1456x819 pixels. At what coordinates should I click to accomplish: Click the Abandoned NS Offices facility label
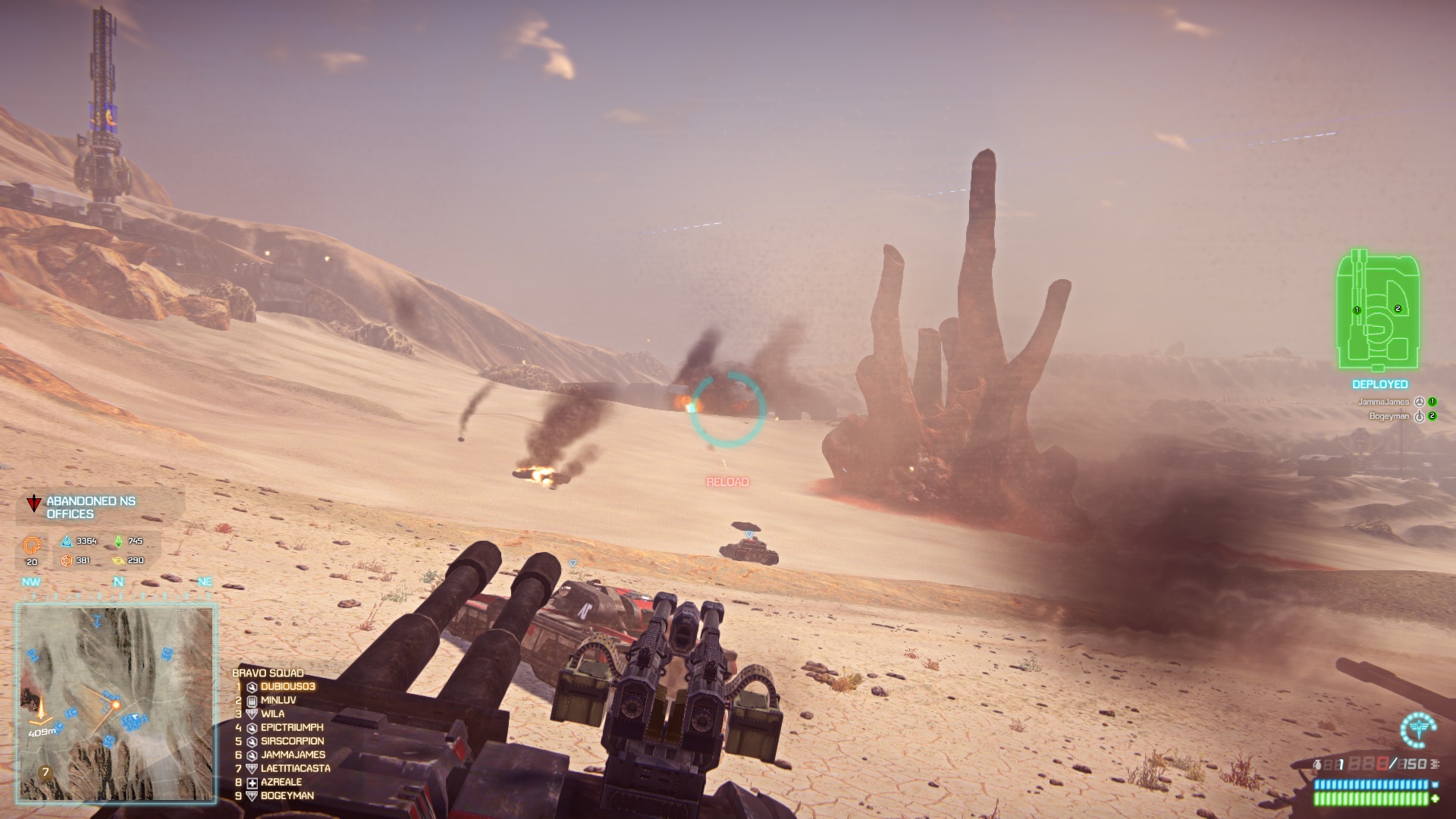(81, 507)
